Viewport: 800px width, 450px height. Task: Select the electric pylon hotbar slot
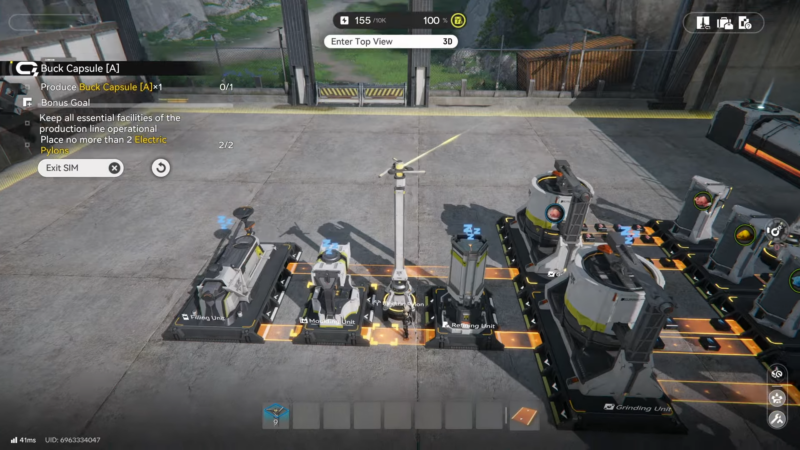[276, 415]
